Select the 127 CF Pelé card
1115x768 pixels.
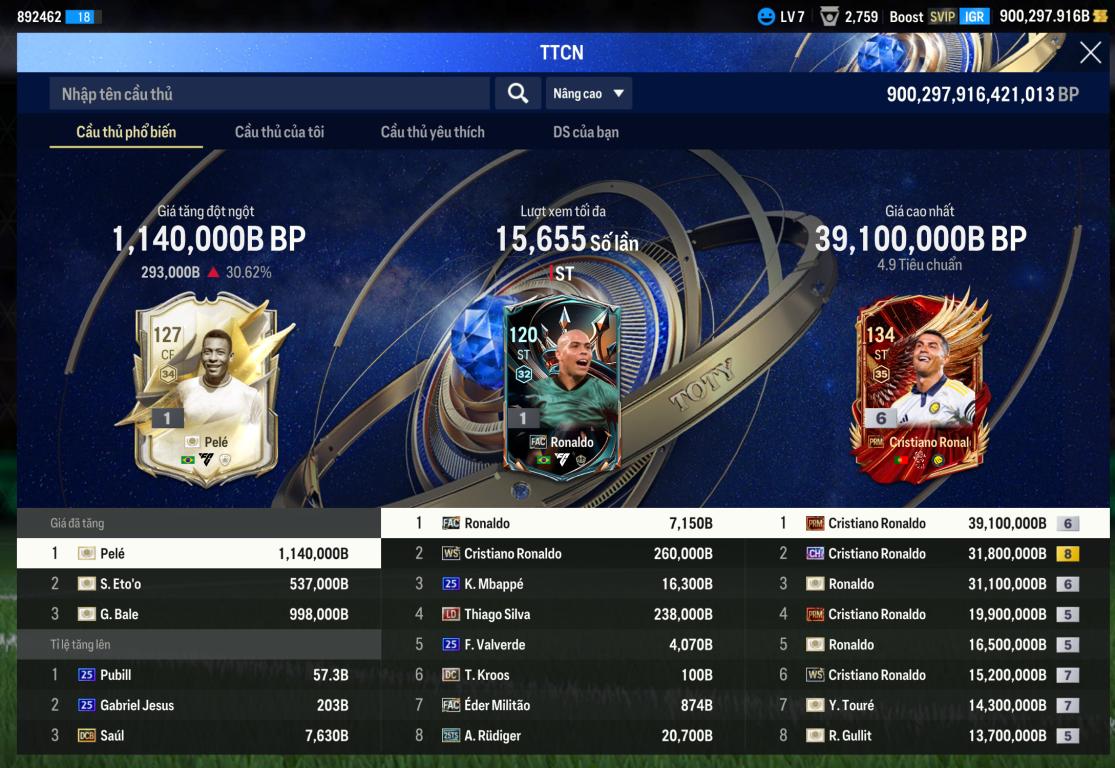point(206,388)
